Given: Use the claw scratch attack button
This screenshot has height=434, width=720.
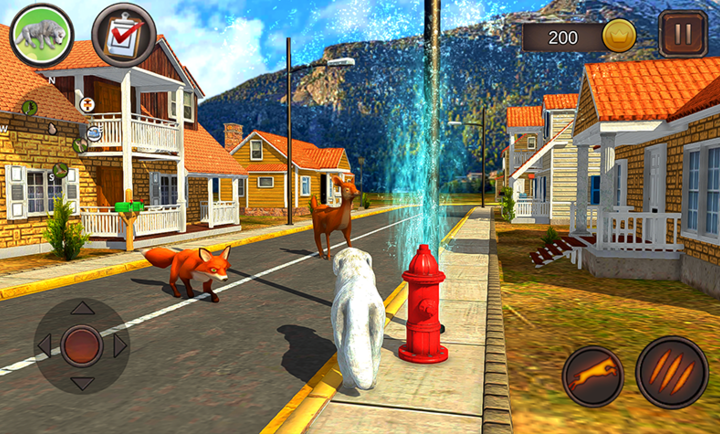Looking at the screenshot, I should 671,374.
